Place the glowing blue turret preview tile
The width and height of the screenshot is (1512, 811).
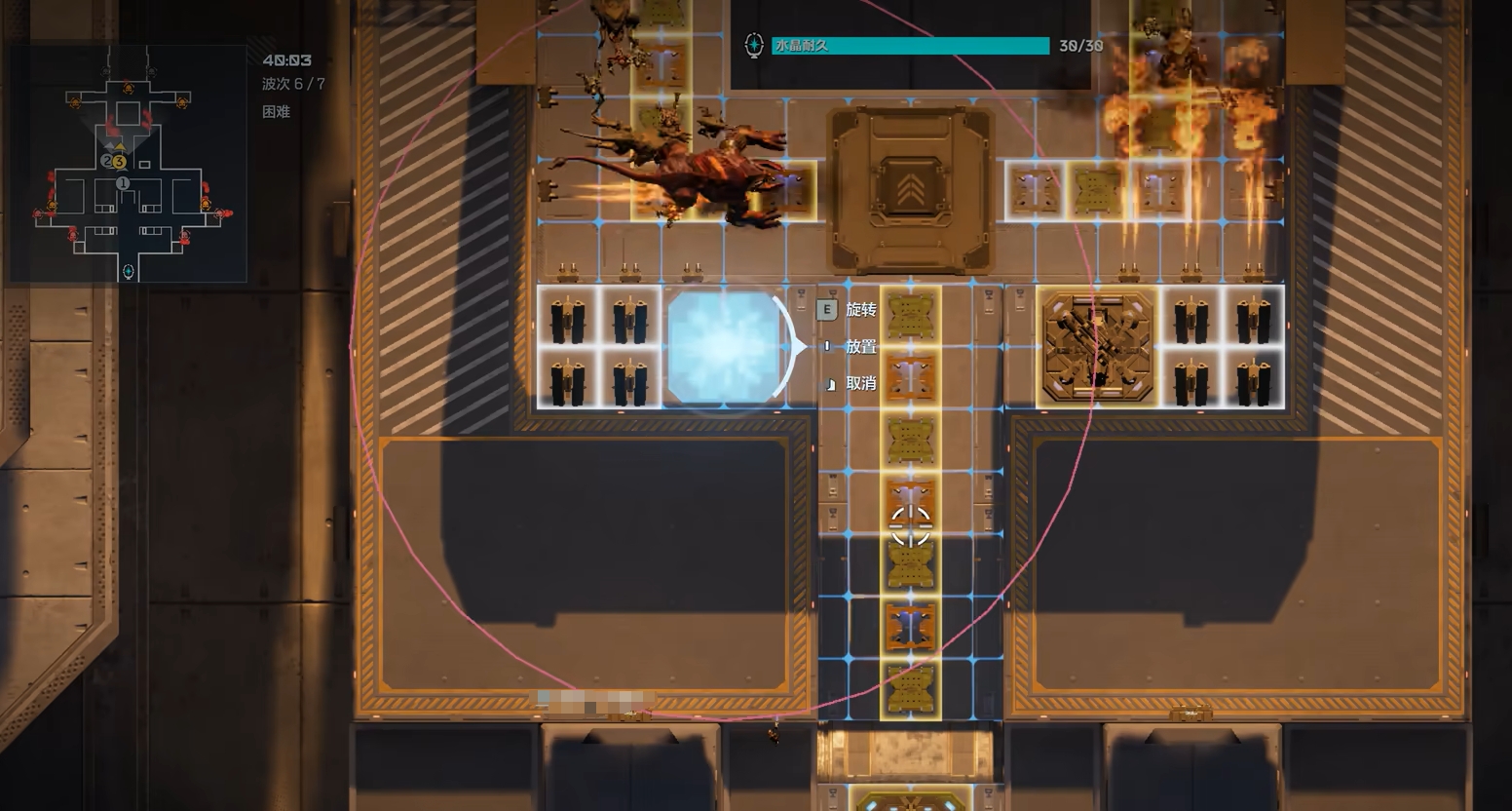point(723,346)
